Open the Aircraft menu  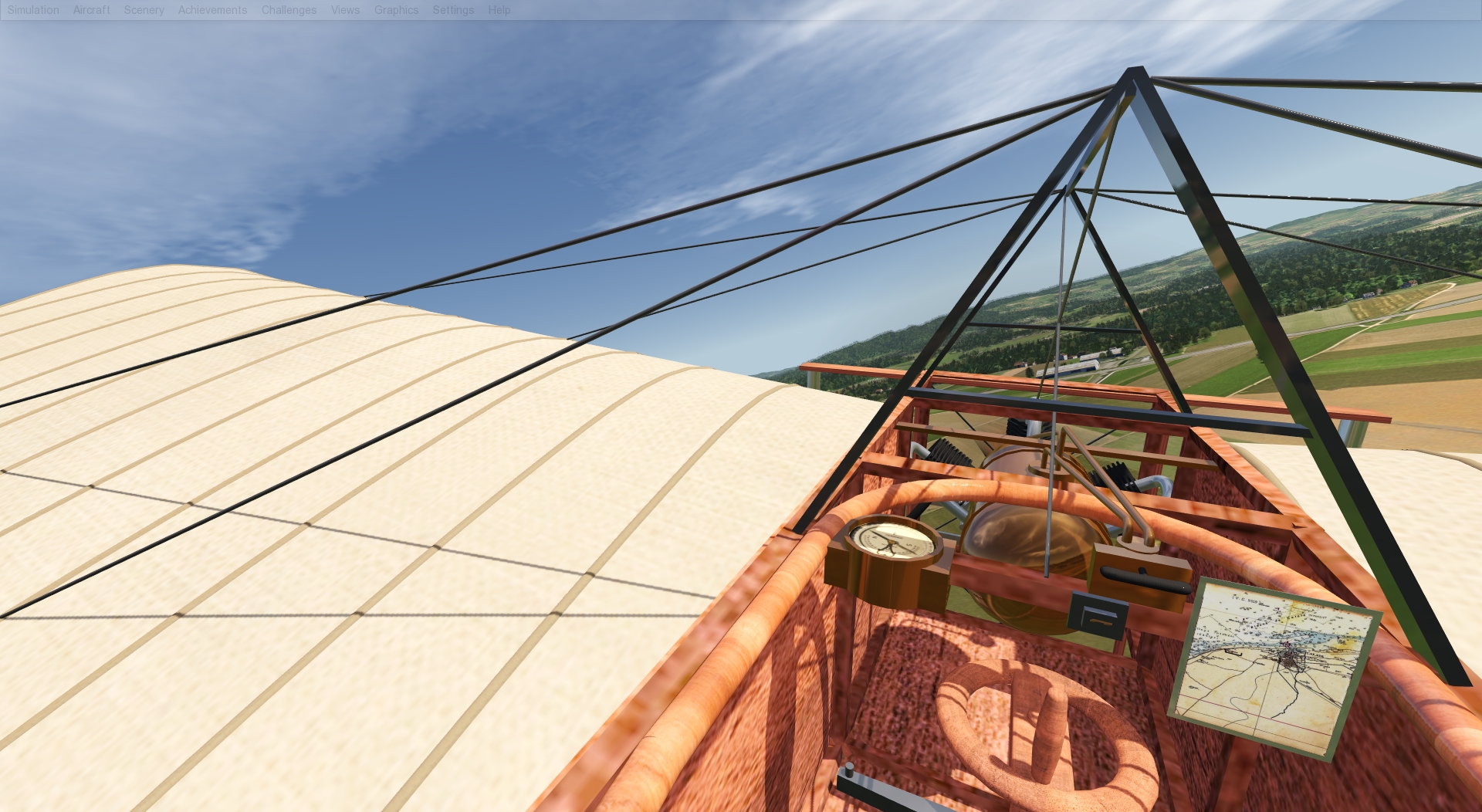click(x=91, y=10)
